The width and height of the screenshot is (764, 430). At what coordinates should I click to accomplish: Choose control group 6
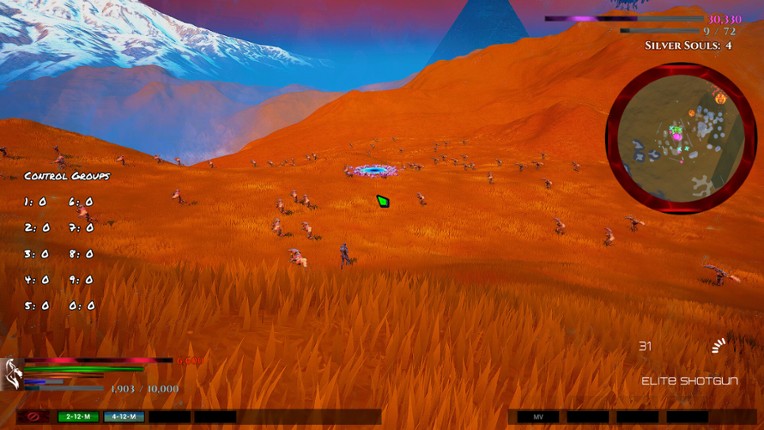[82, 202]
